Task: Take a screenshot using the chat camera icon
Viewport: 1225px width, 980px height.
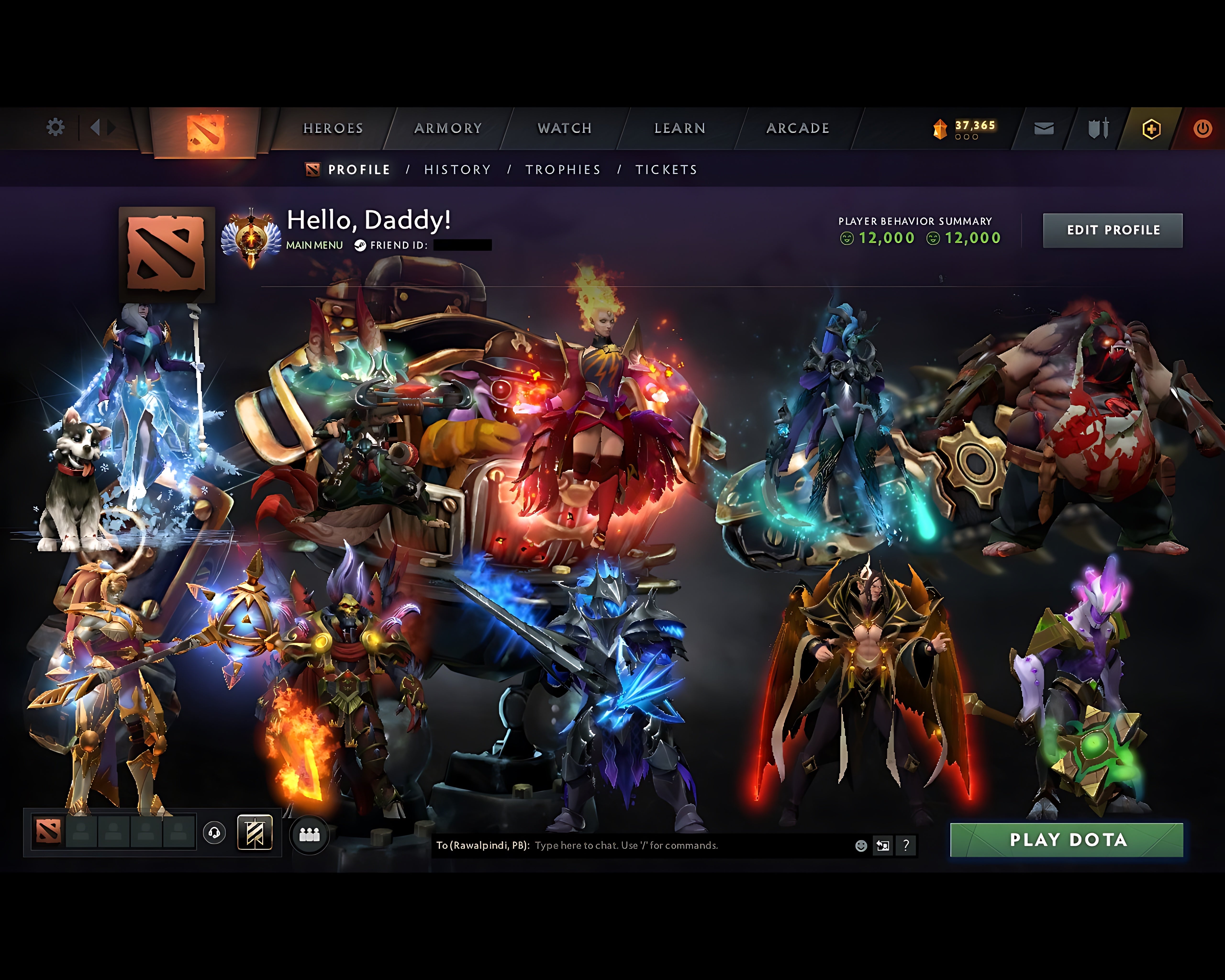Action: 882,845
